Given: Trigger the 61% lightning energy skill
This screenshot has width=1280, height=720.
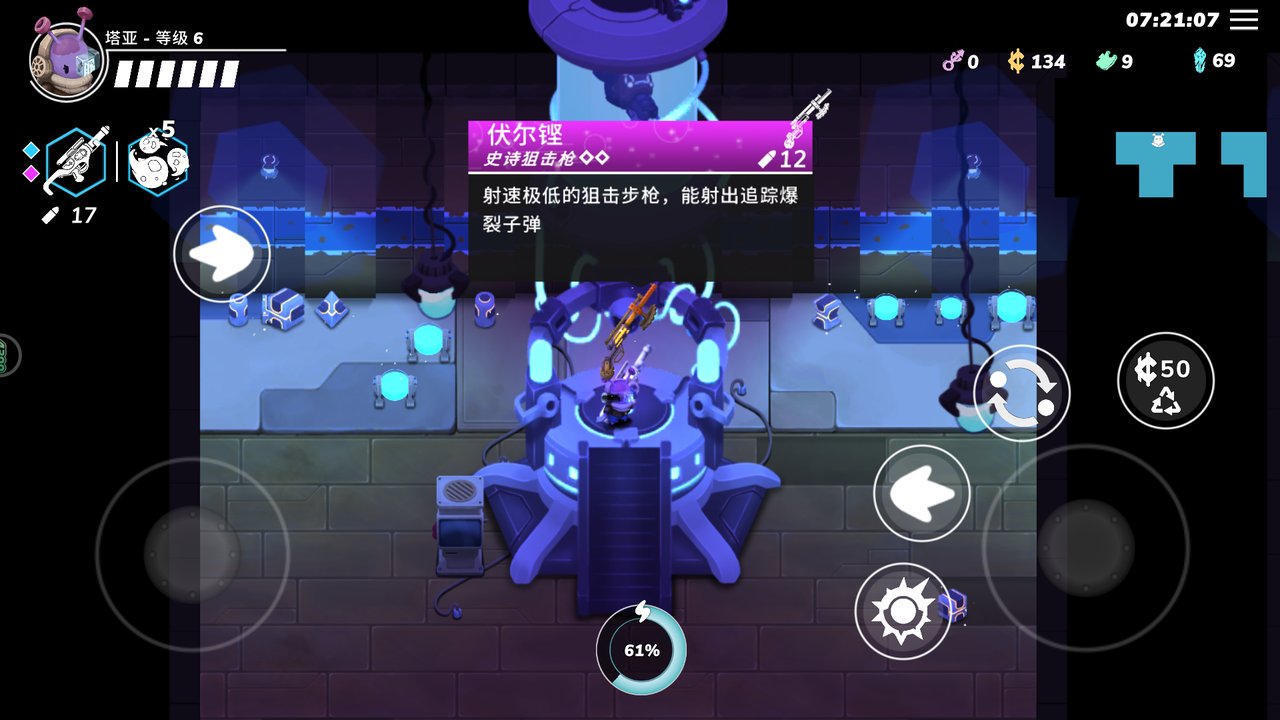Looking at the screenshot, I should (x=641, y=649).
